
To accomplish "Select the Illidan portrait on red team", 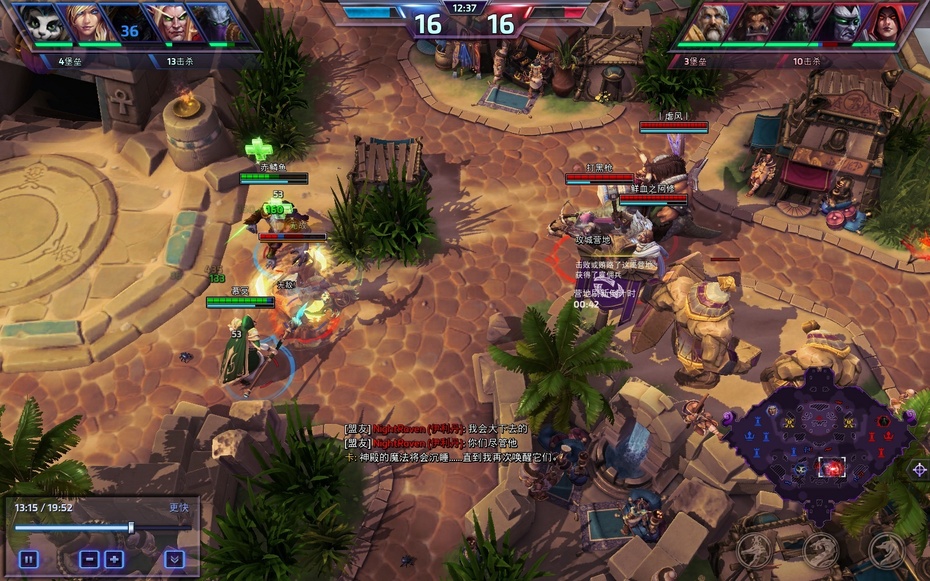I will coord(841,24).
